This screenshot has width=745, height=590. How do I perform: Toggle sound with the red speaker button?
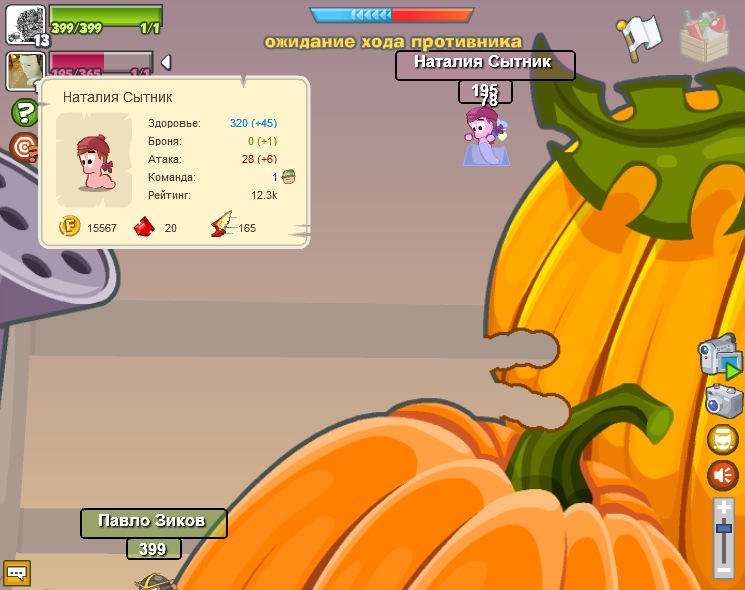[x=722, y=475]
